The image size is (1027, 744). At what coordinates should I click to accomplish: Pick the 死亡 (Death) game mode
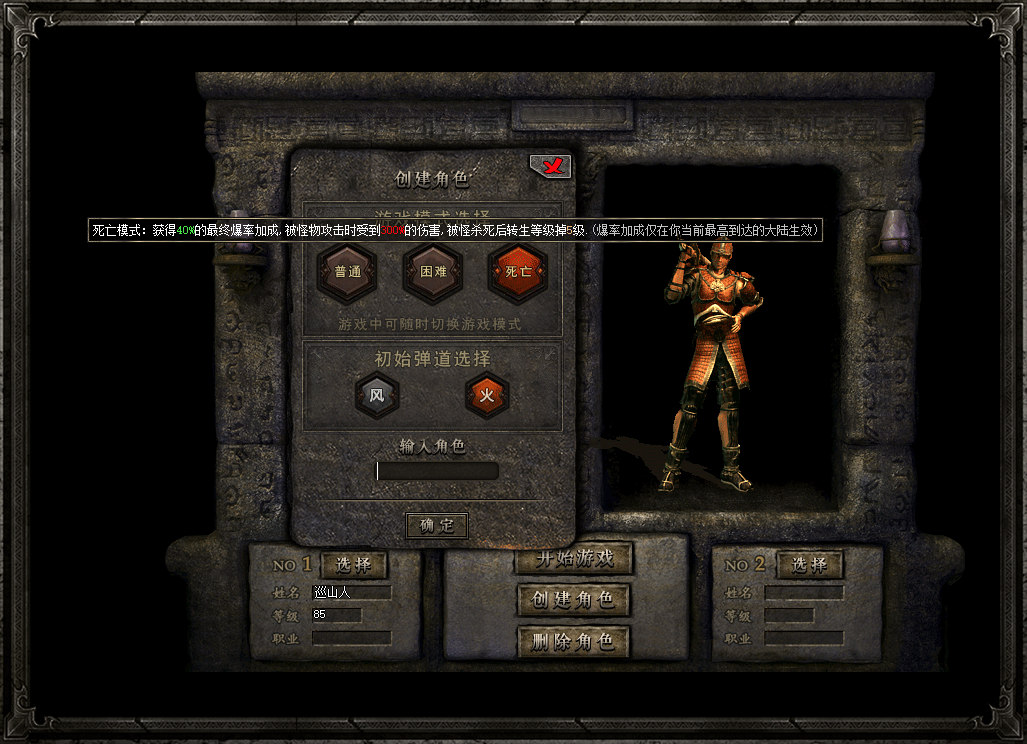pos(518,272)
